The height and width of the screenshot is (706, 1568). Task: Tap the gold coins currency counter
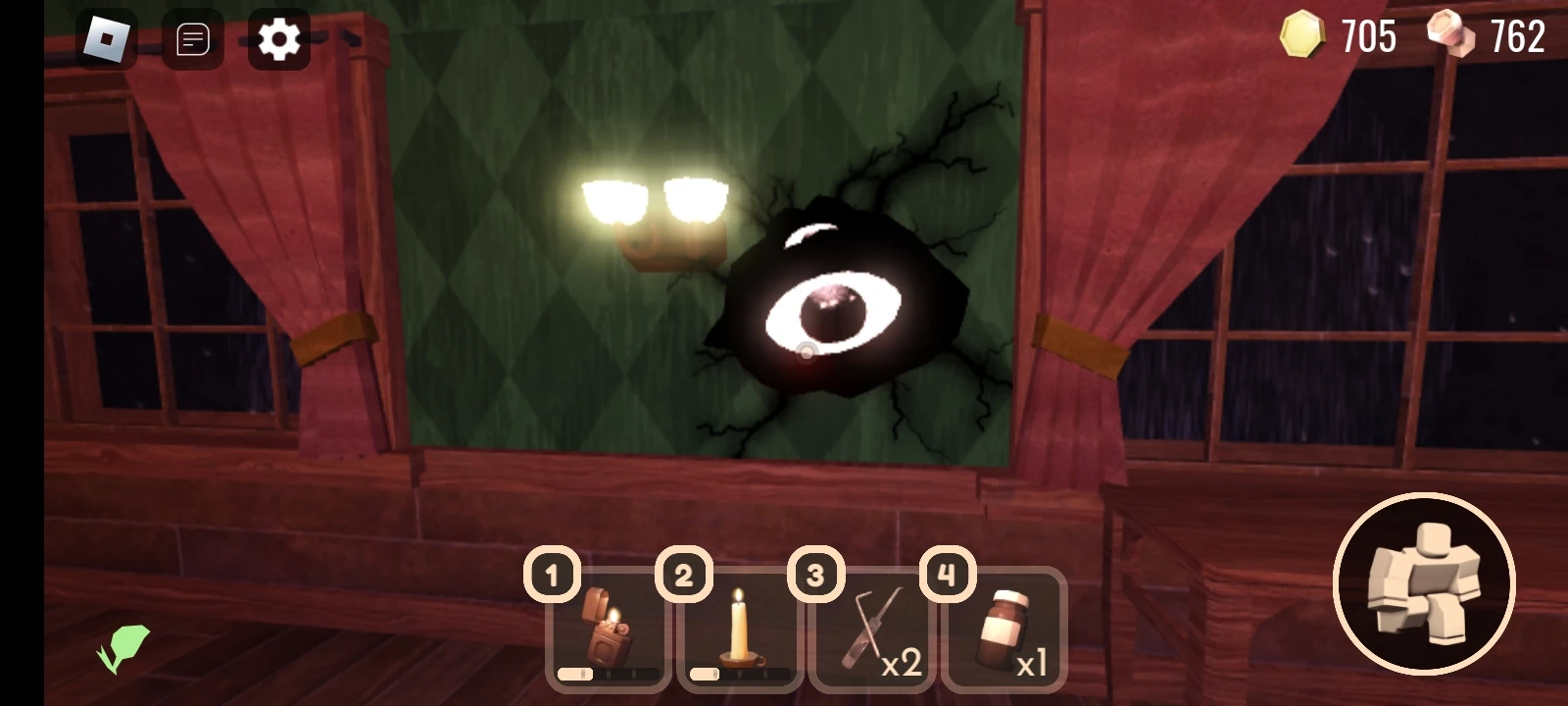pos(1343,37)
